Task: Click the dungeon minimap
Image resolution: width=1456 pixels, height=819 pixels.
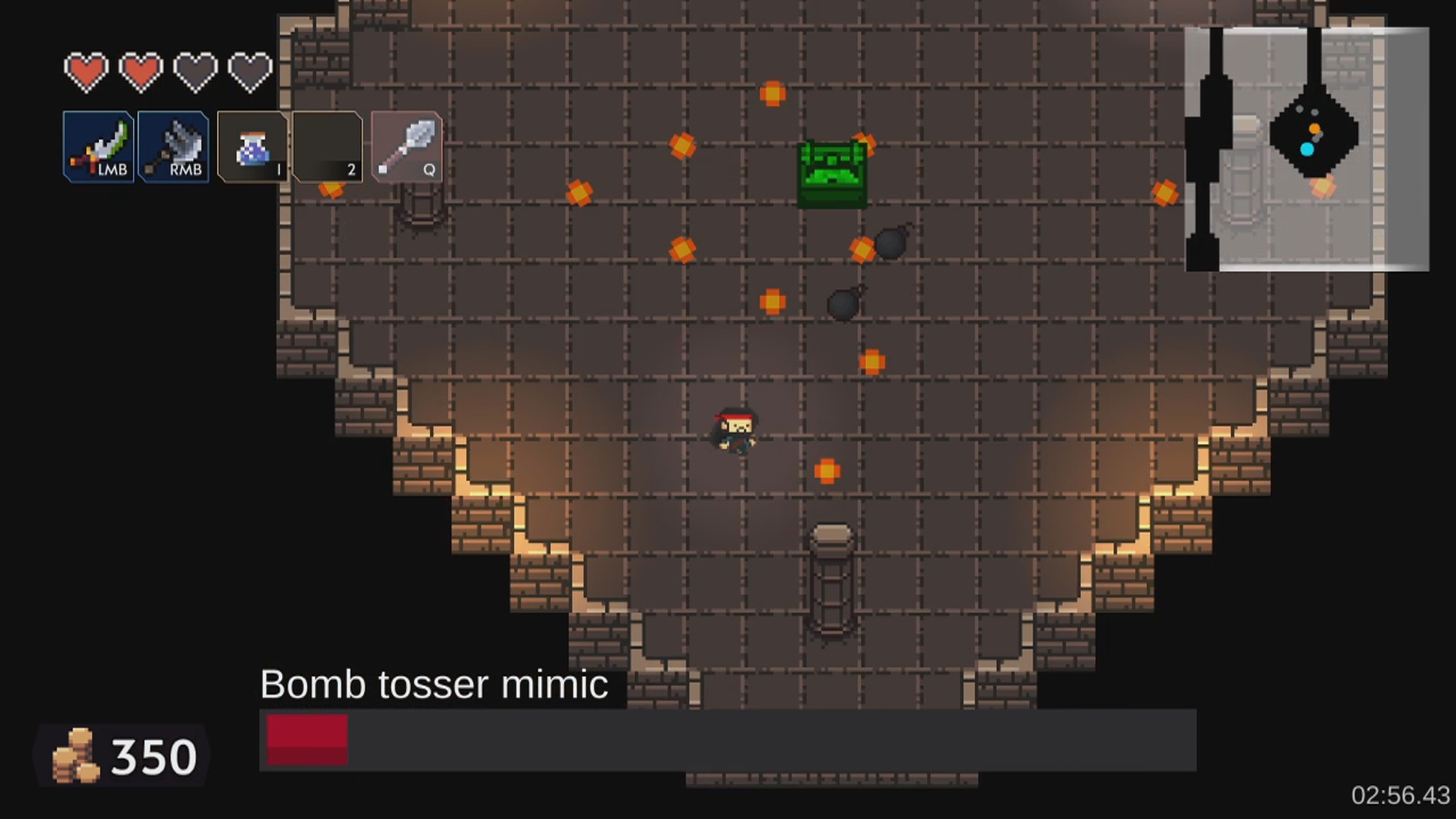Action: pos(1307,149)
